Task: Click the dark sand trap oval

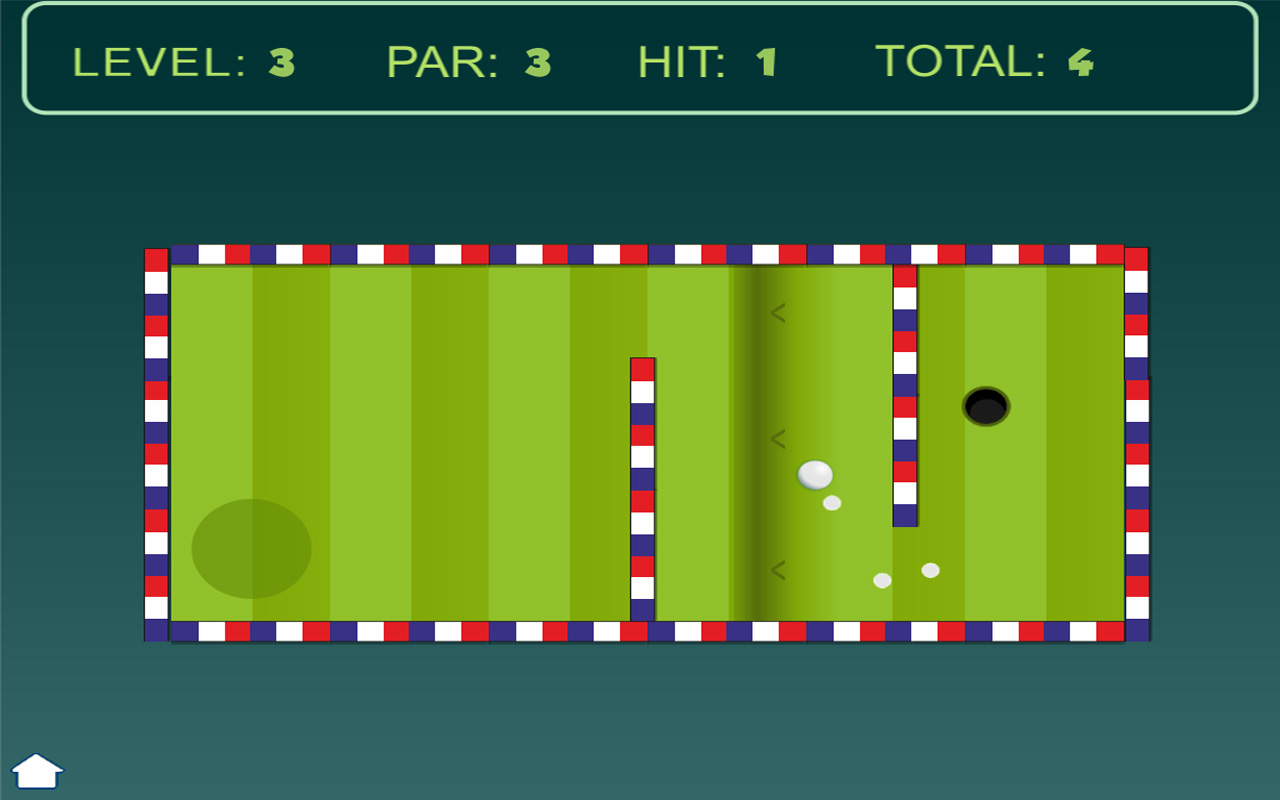Action: [250, 548]
